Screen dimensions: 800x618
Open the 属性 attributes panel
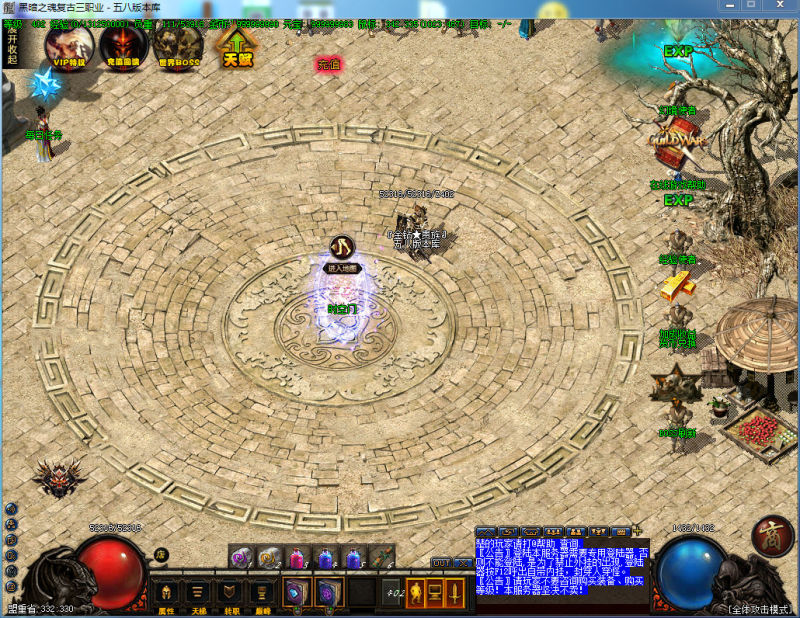click(166, 593)
